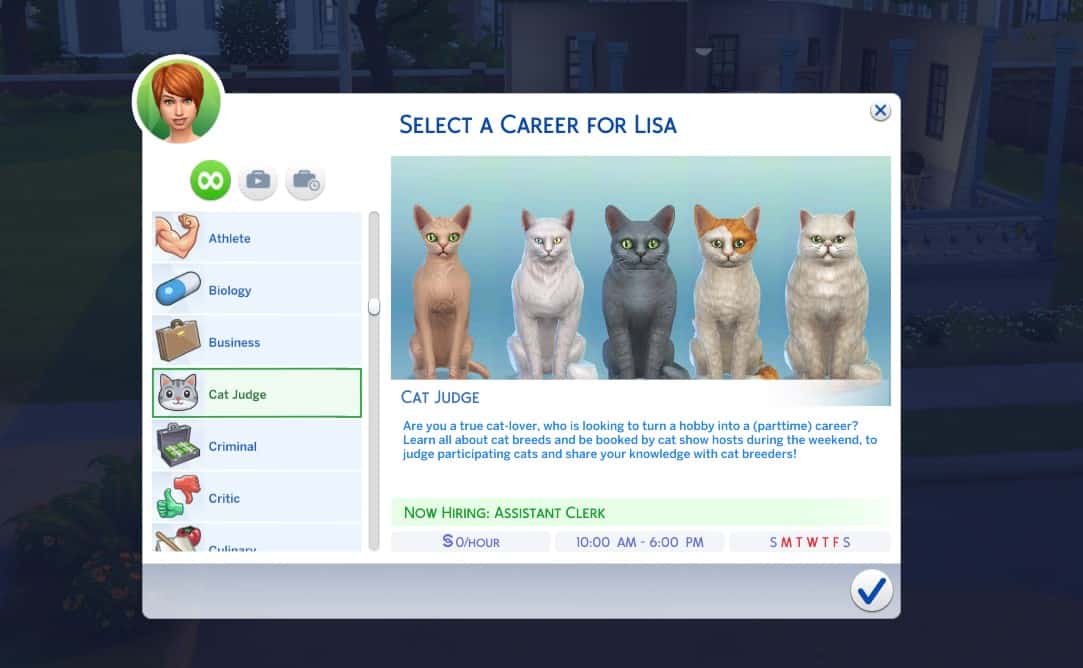The image size is (1083, 668).
Task: Select the Critic career
Action: click(256, 498)
